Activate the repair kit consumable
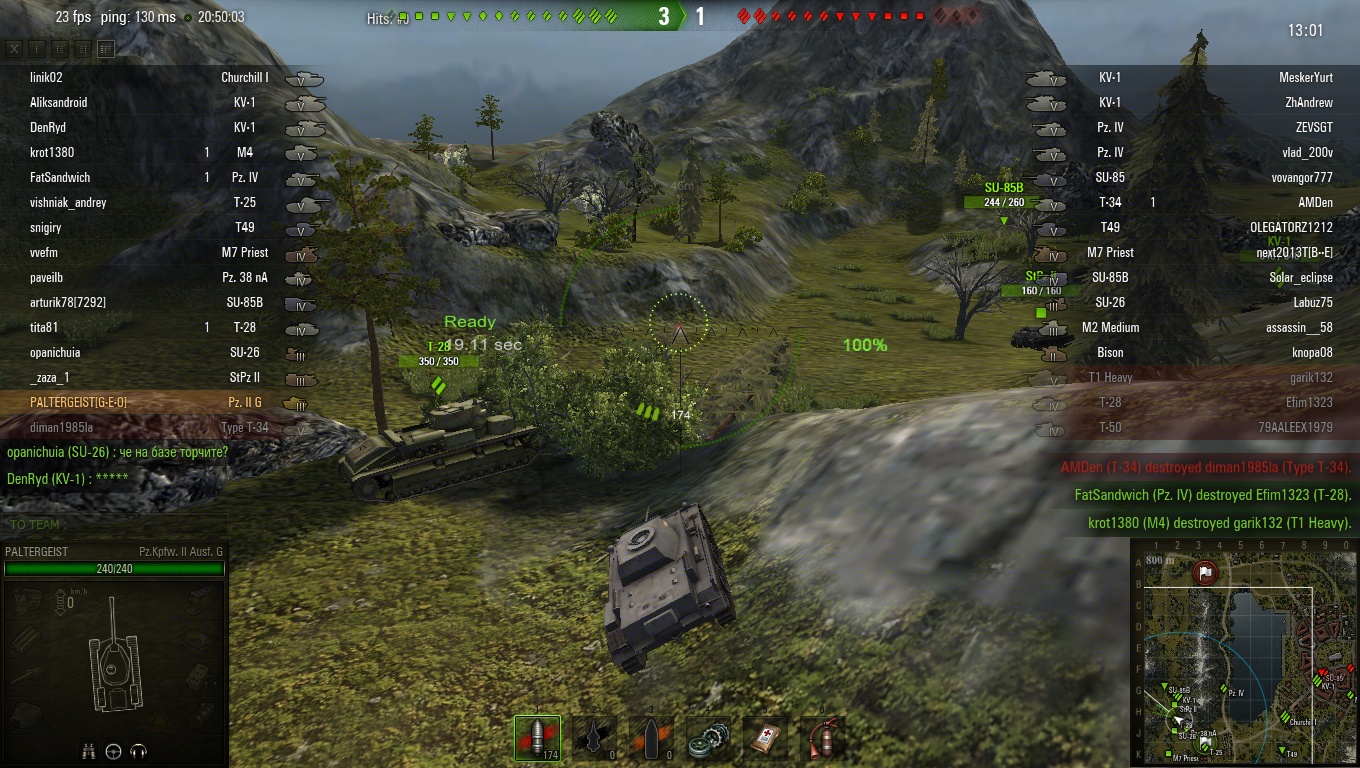 (708, 737)
